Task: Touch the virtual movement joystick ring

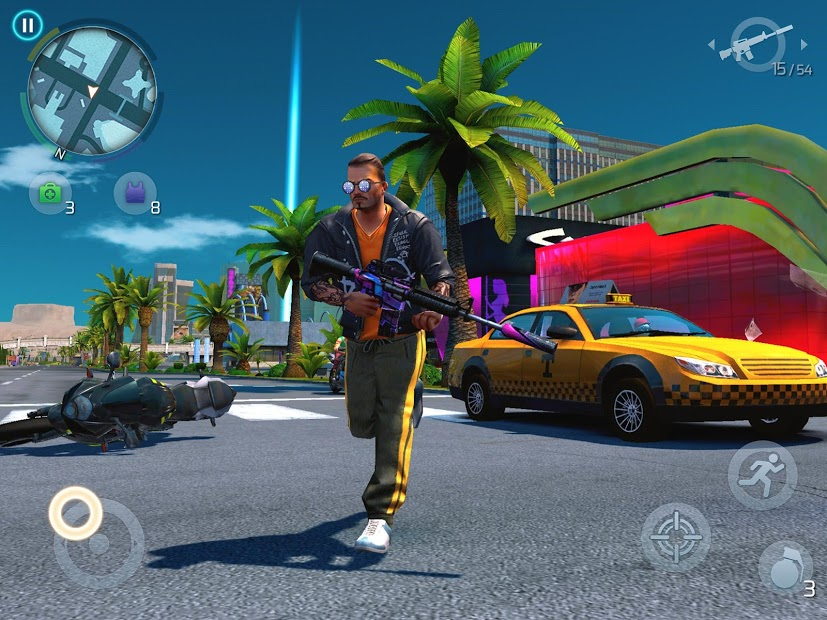Action: pyautogui.click(x=75, y=513)
